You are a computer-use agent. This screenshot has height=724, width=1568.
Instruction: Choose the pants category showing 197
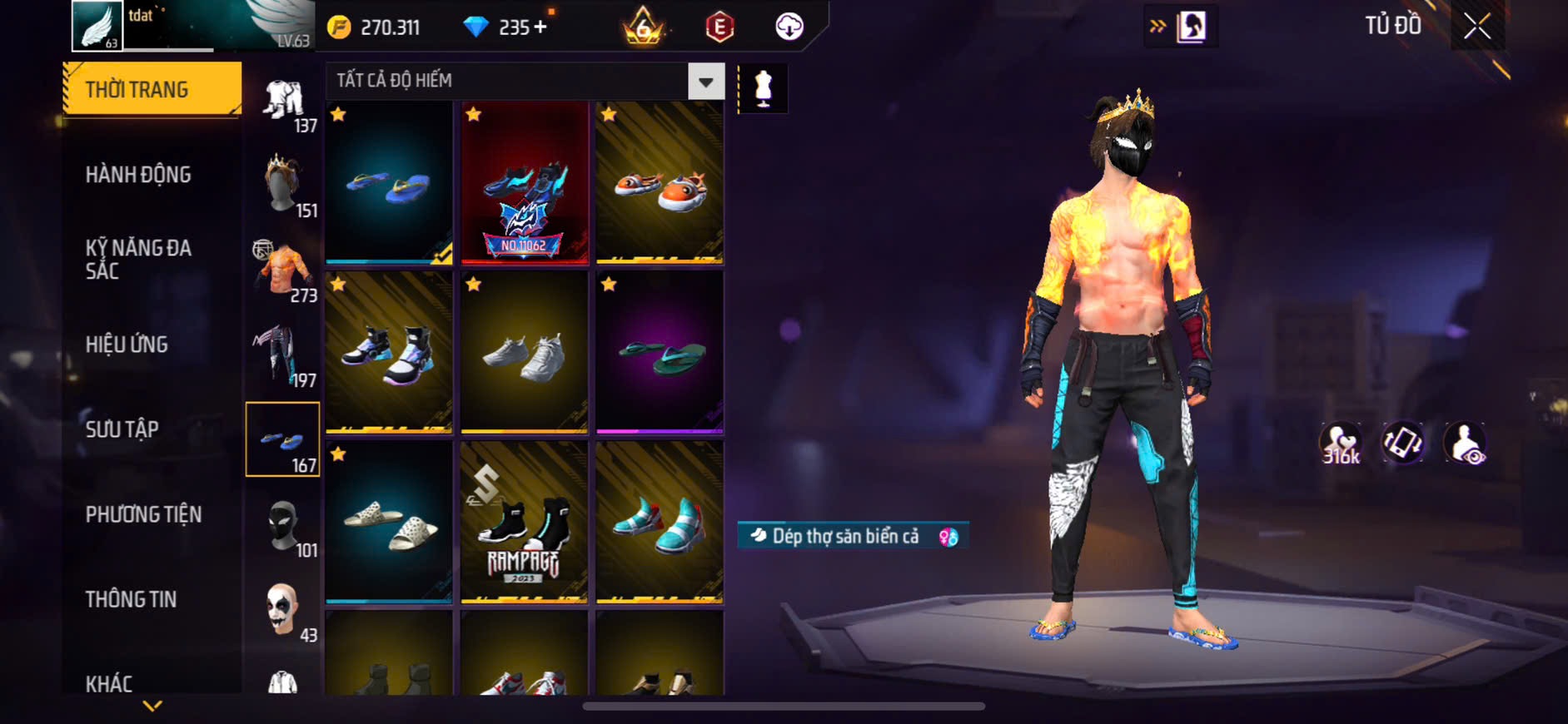(283, 355)
